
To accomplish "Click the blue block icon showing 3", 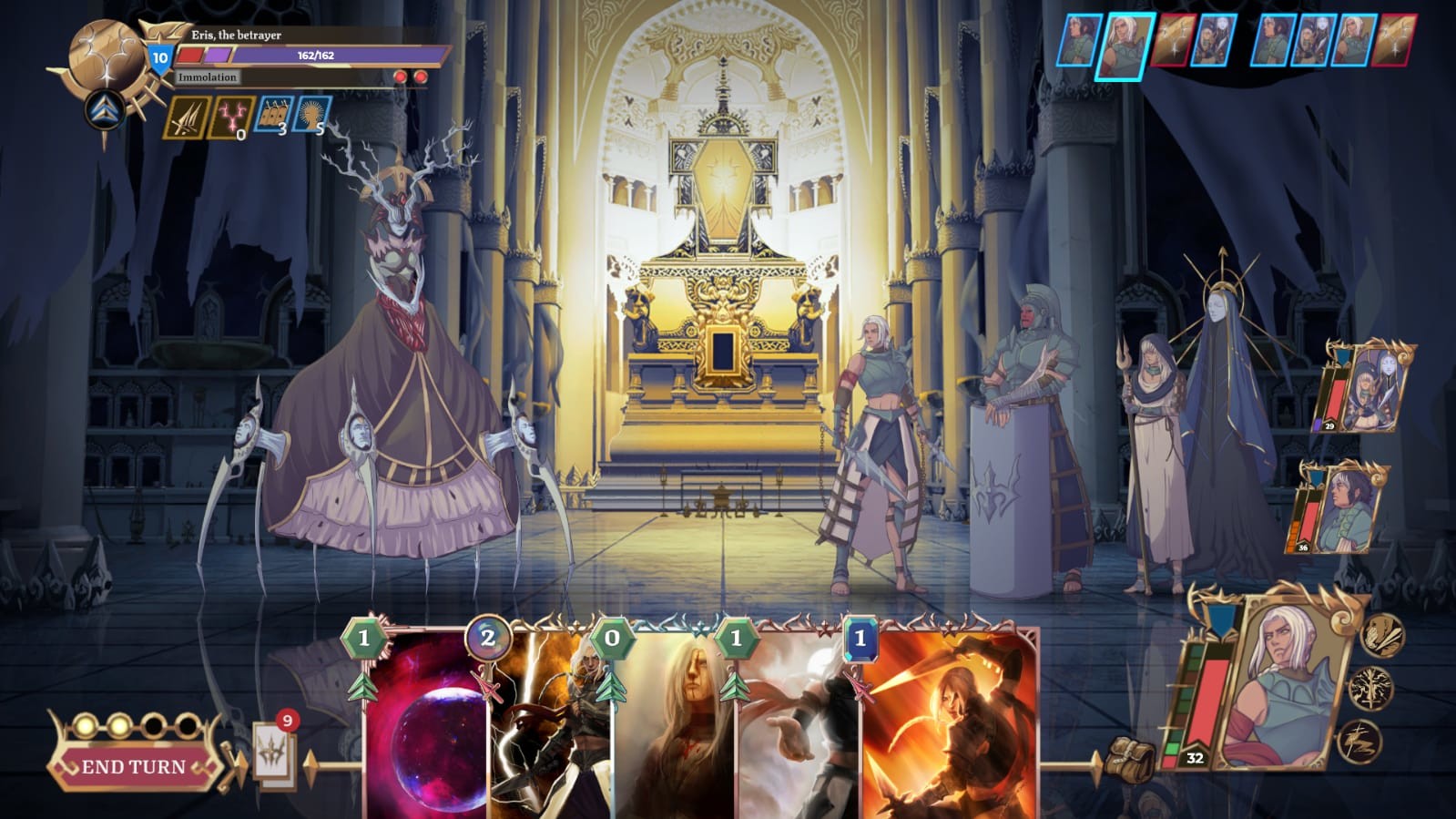I will (x=273, y=117).
